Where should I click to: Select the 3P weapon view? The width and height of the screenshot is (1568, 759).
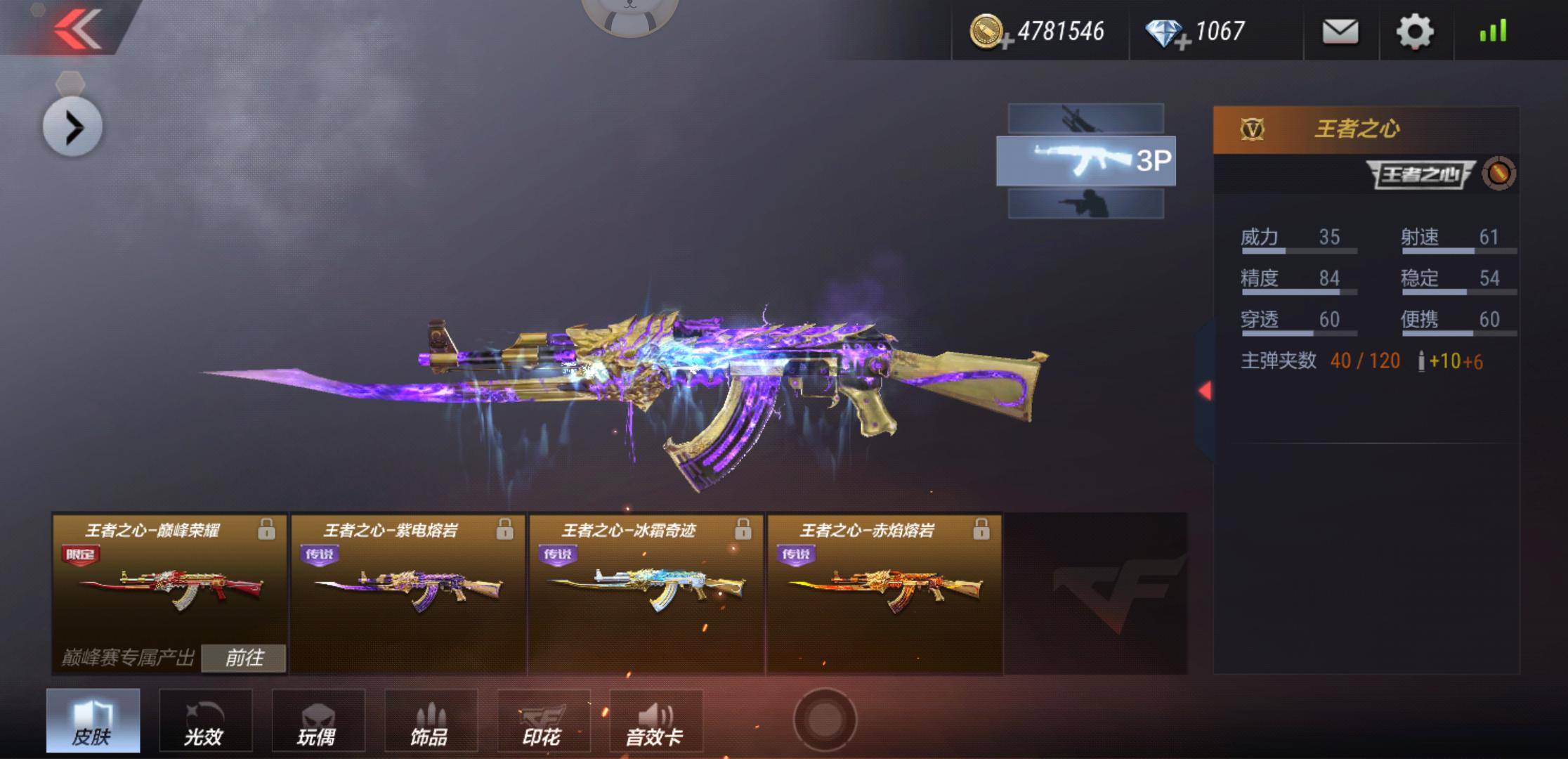(x=1085, y=161)
